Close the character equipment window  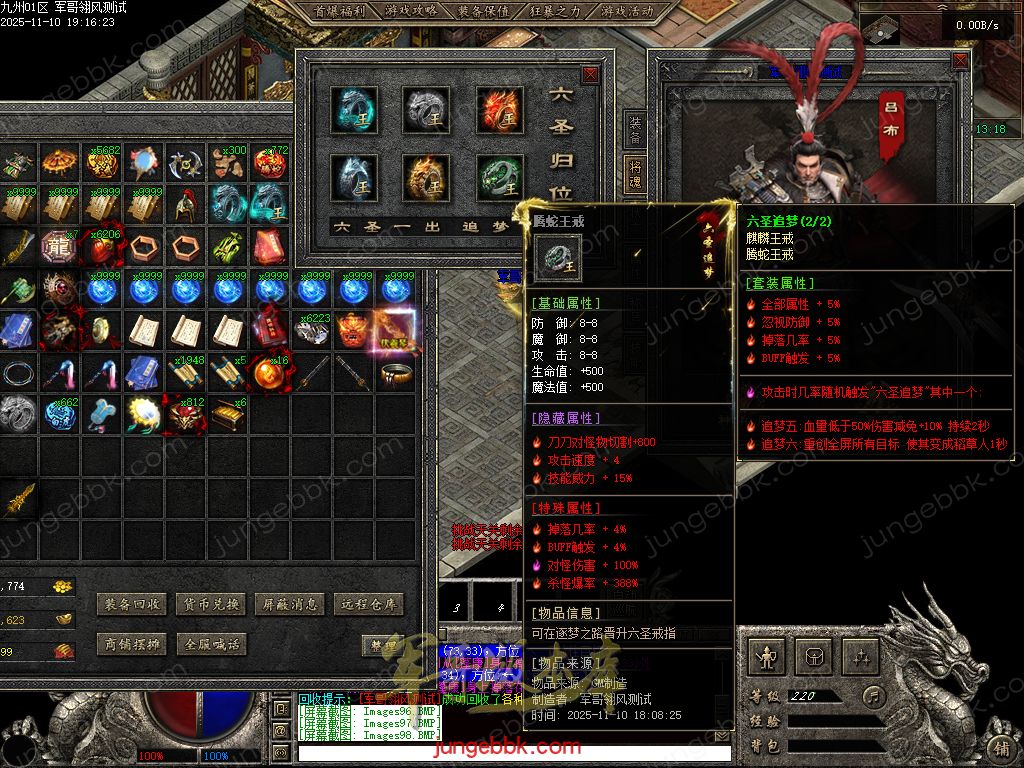pyautogui.click(x=960, y=60)
